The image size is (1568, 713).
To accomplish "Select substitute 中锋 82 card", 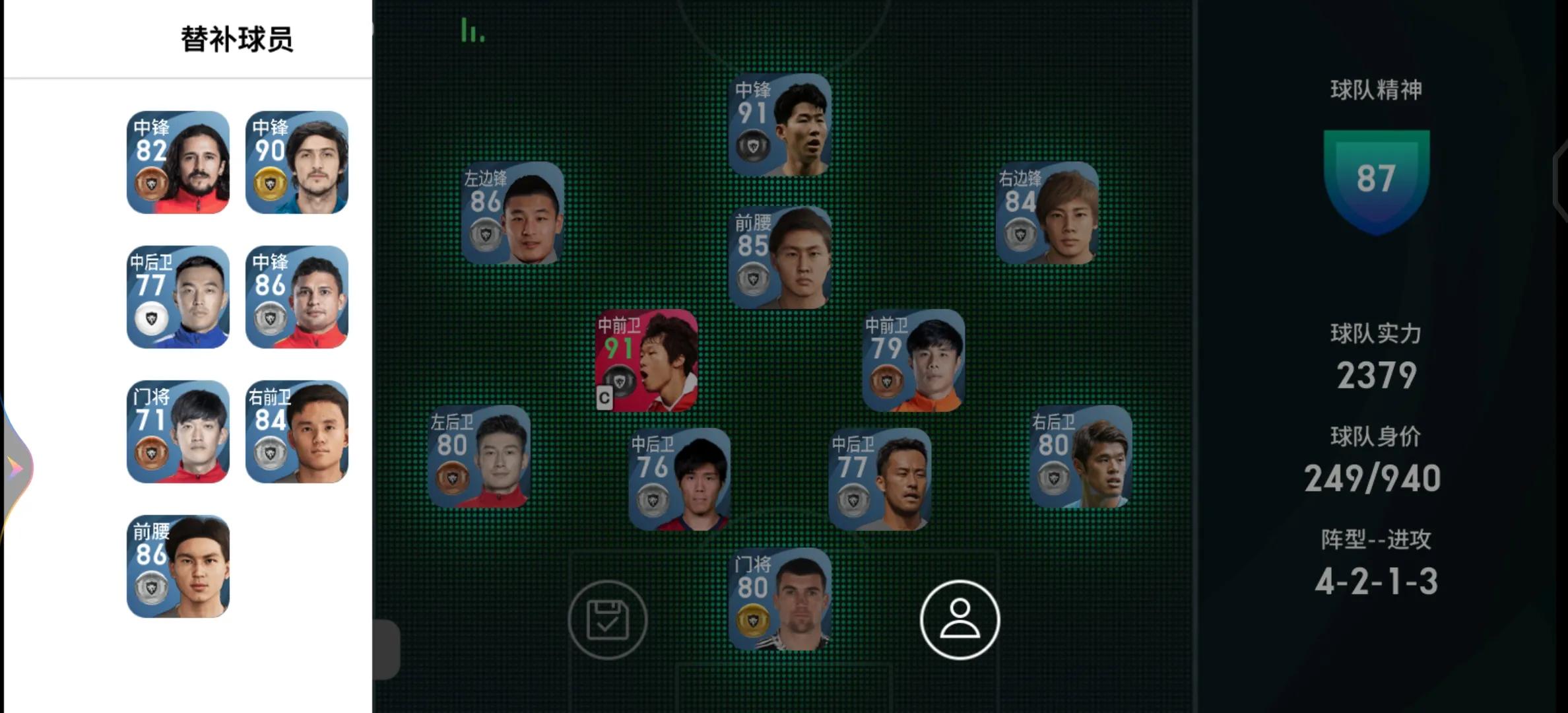I will point(178,162).
